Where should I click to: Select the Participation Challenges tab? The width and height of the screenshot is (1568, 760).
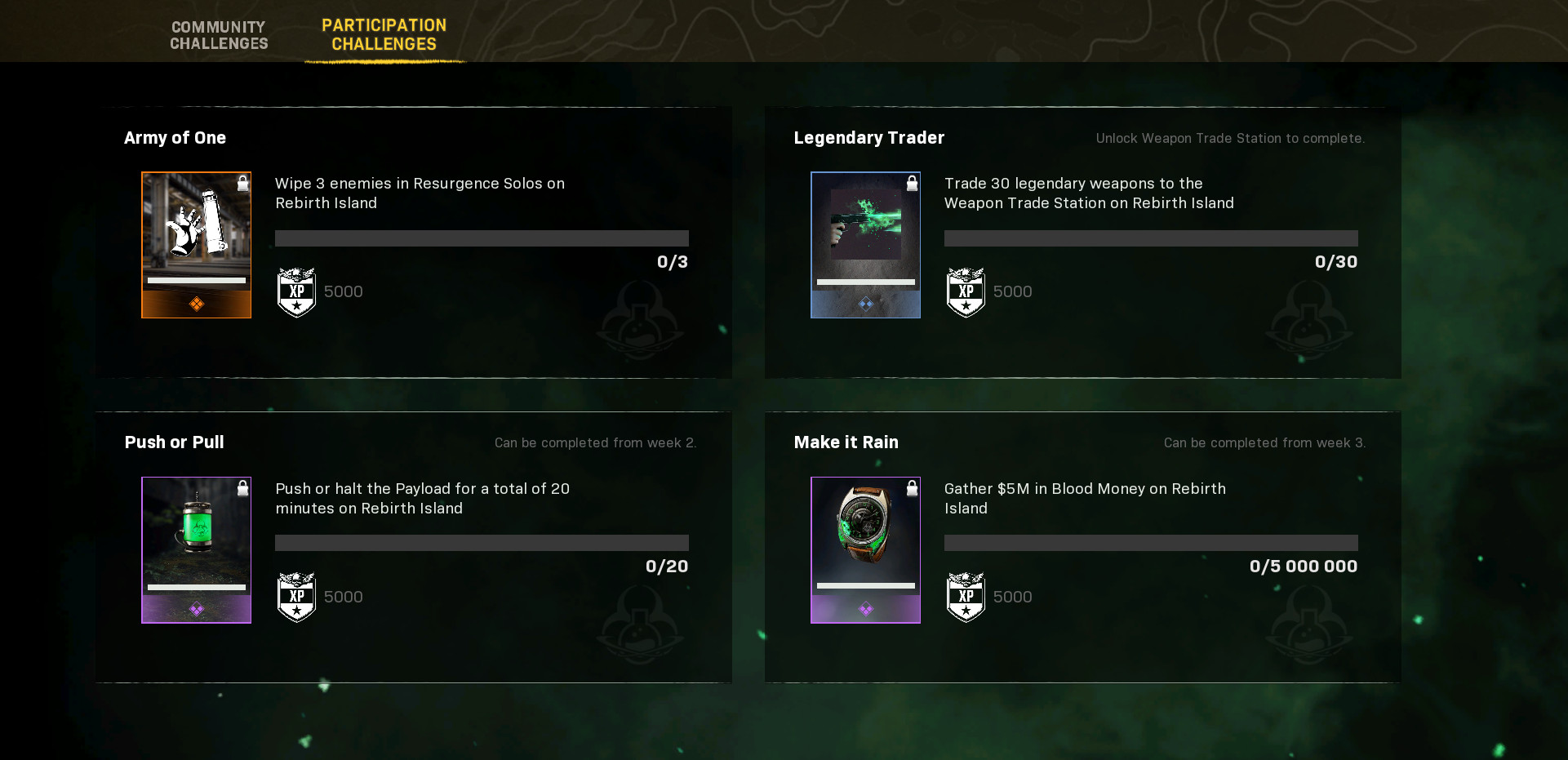384,35
